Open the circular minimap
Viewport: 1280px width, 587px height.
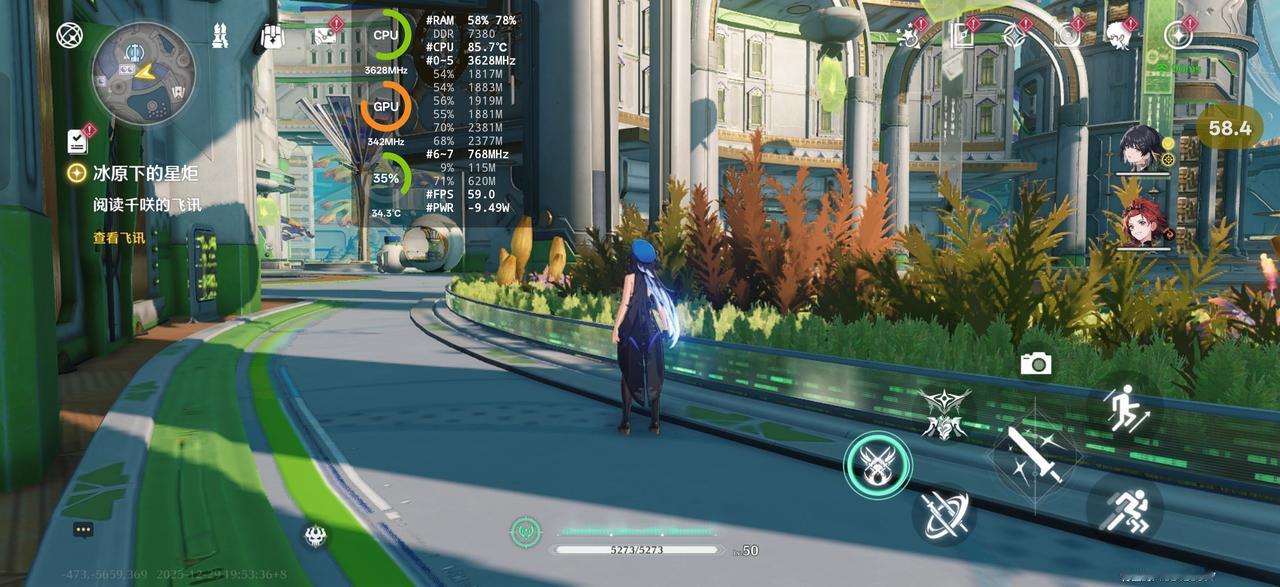(x=142, y=71)
